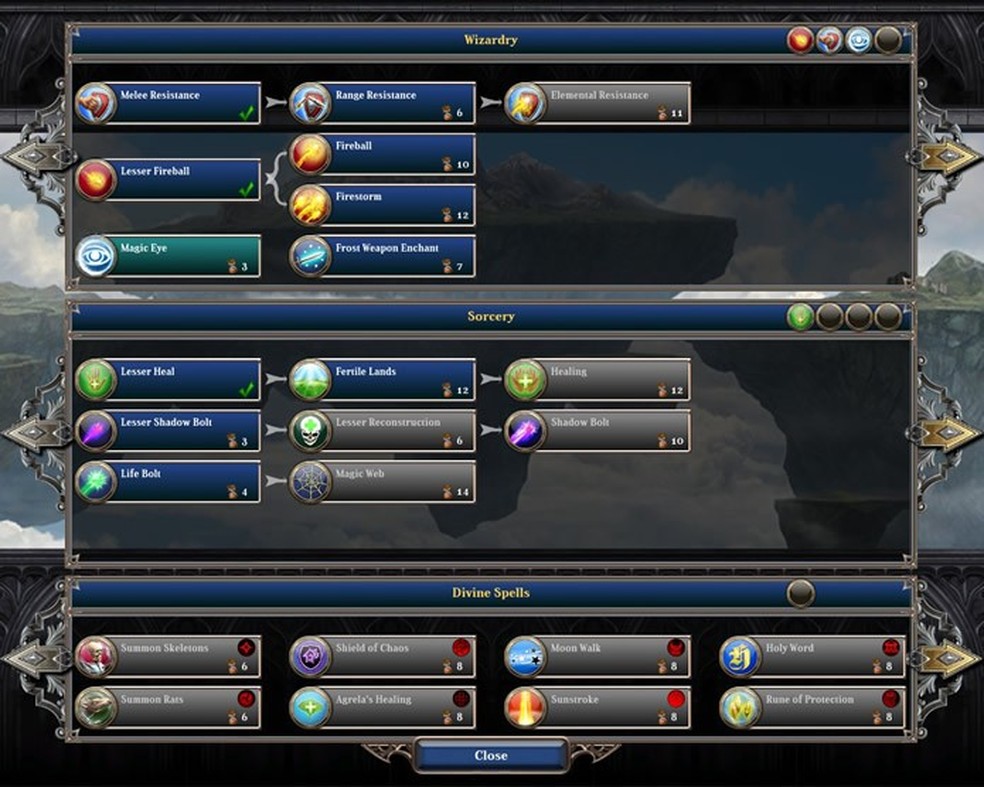Close the spell research screen

tap(490, 756)
